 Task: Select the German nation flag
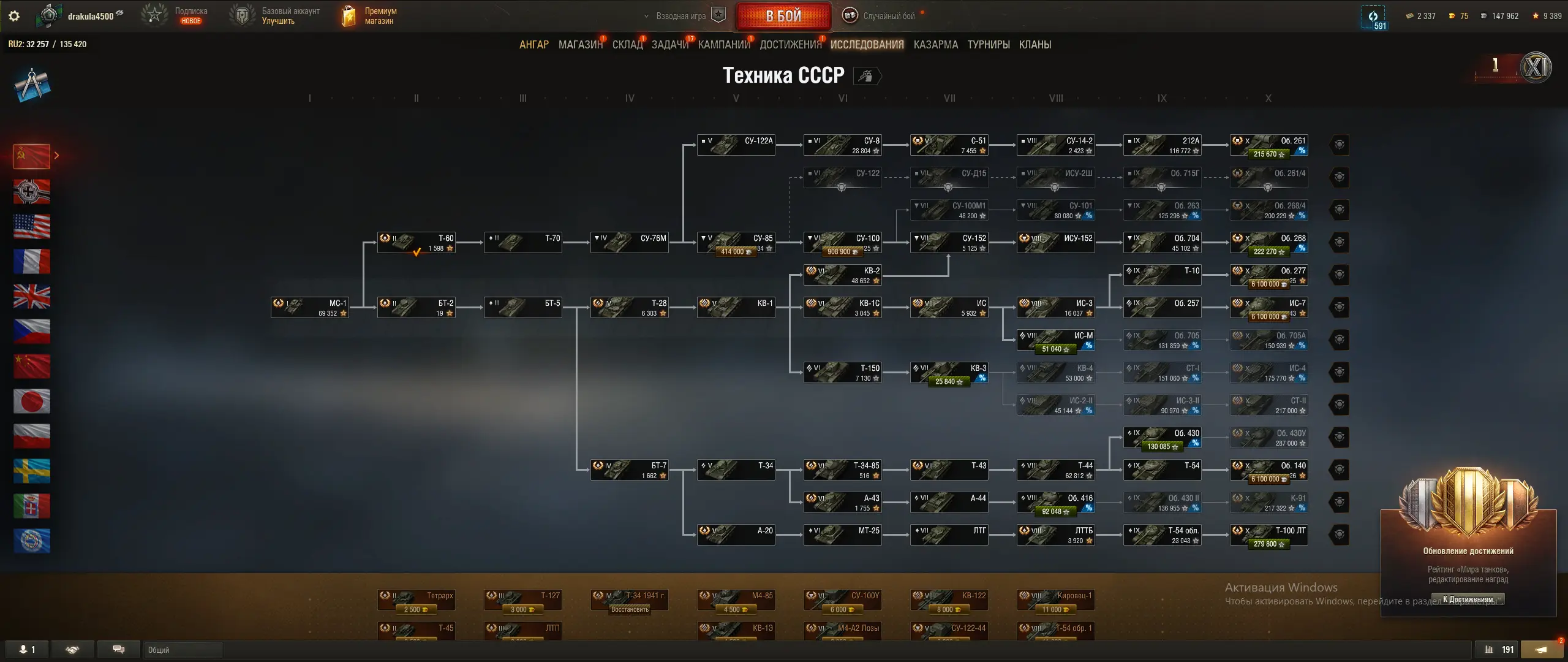point(32,192)
